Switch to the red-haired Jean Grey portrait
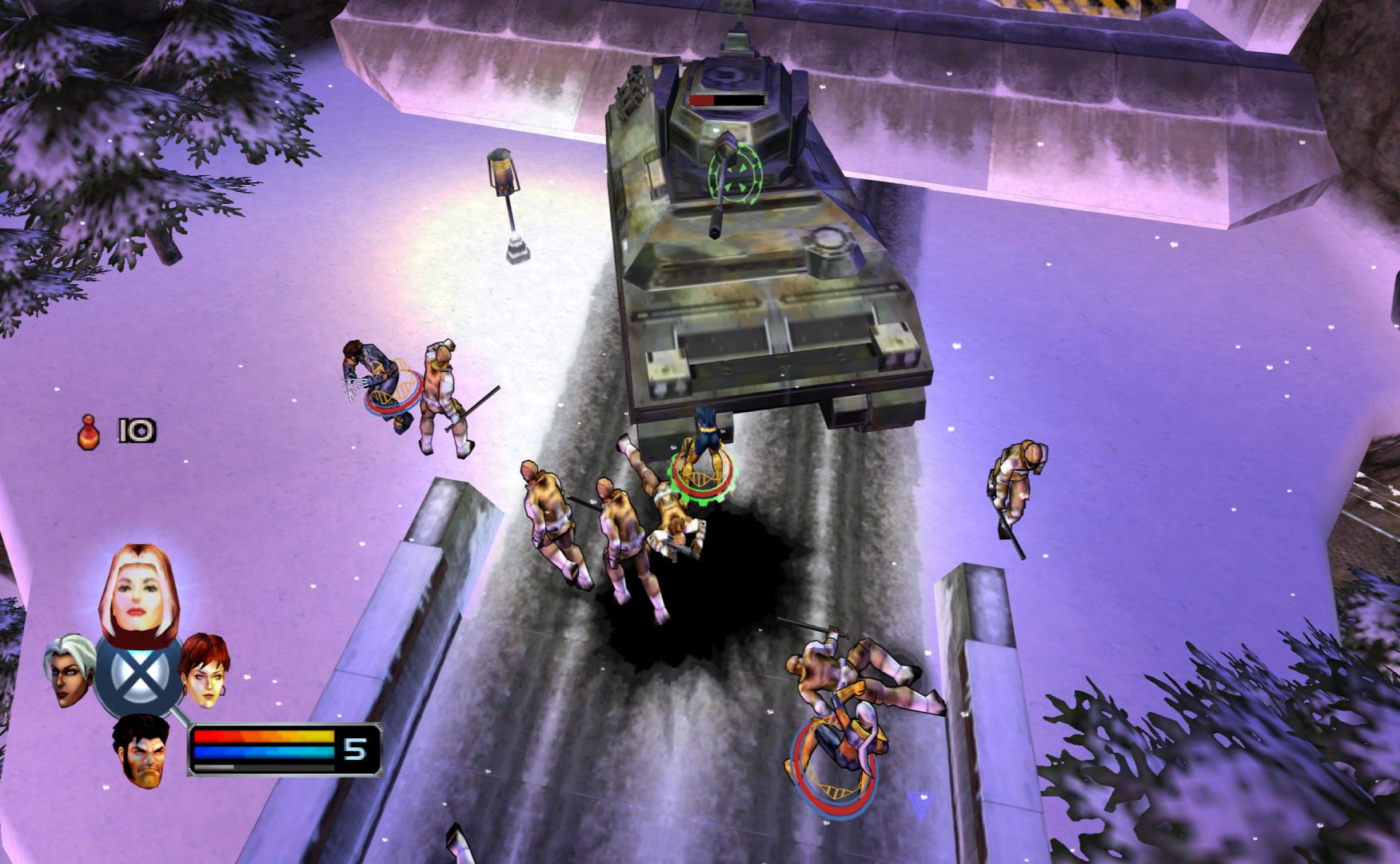 204,670
